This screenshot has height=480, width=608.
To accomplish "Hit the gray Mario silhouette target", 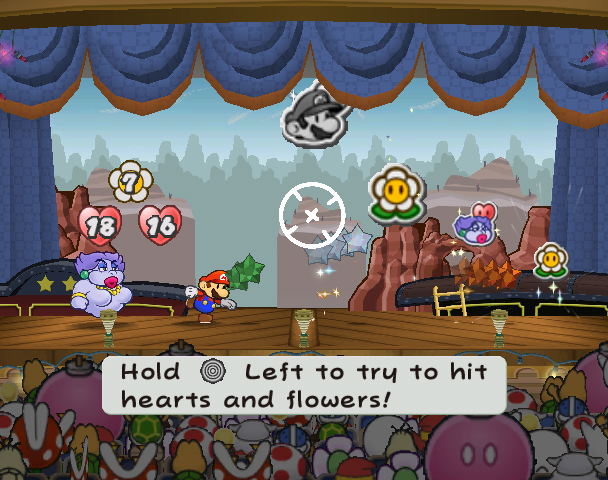I will (x=313, y=115).
